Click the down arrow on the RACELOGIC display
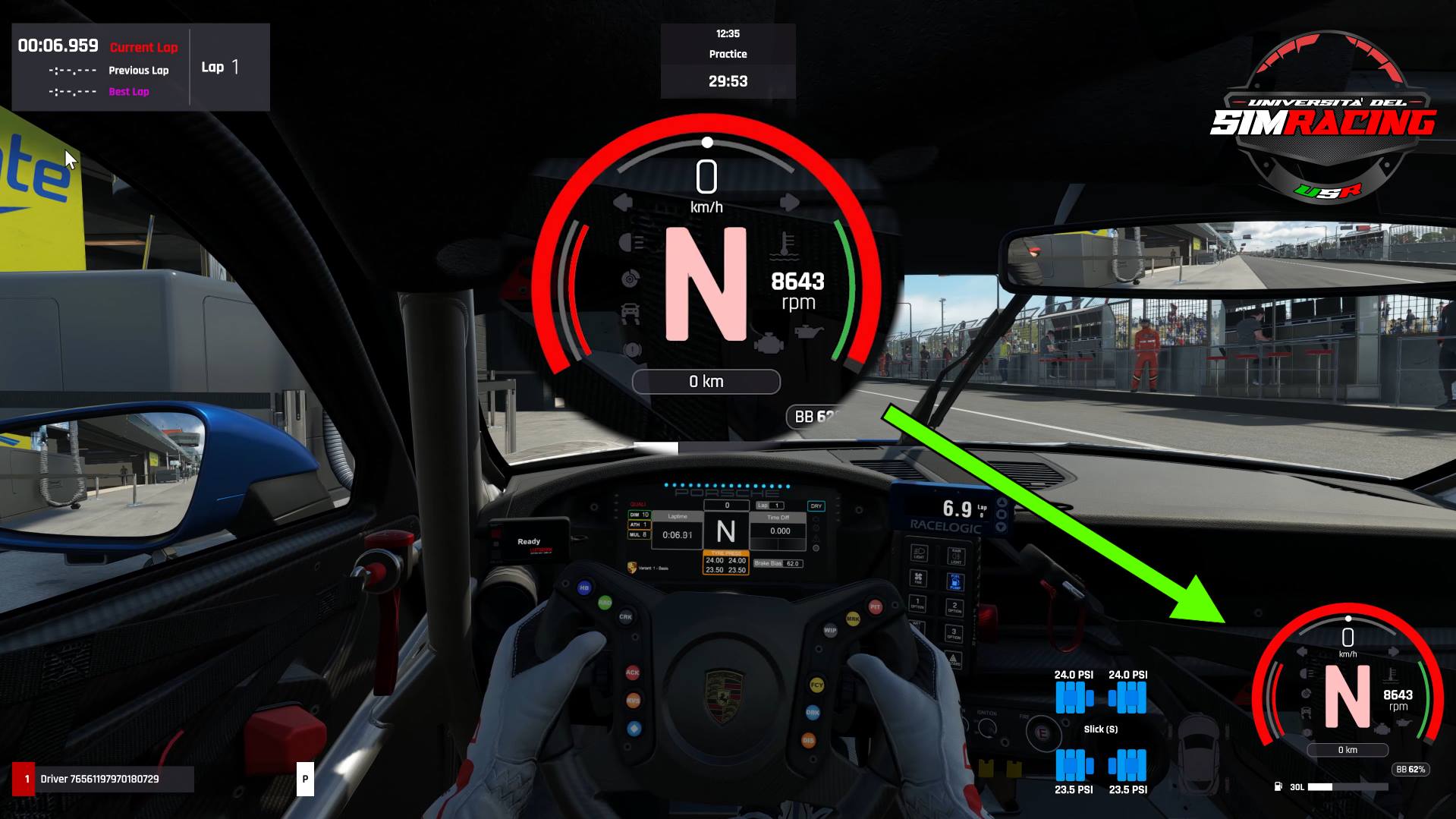Image resolution: width=1456 pixels, height=819 pixels. pos(1002,526)
